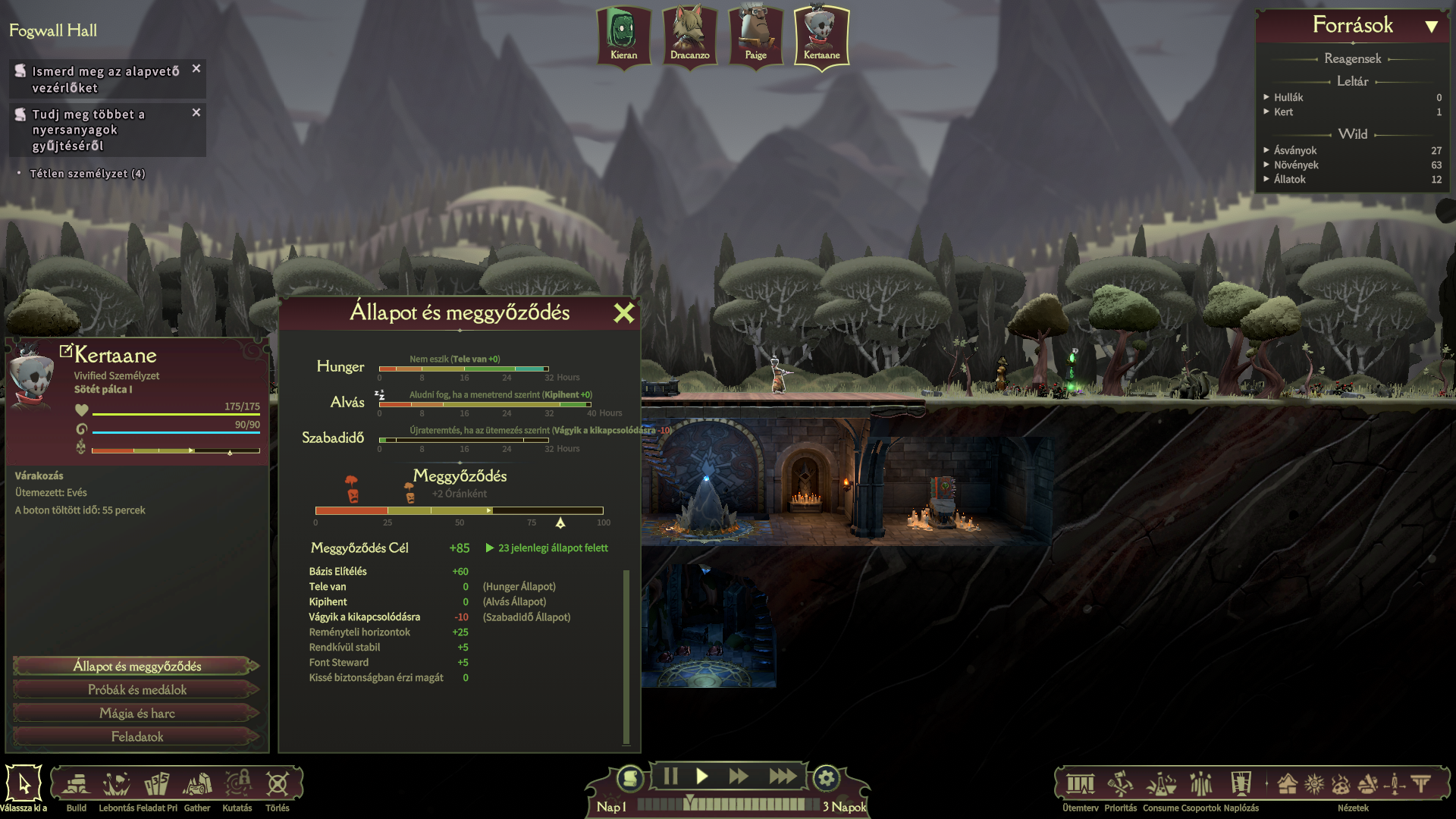Close the Állapot és meggyőződés panel
The image size is (1456, 819).
[623, 313]
